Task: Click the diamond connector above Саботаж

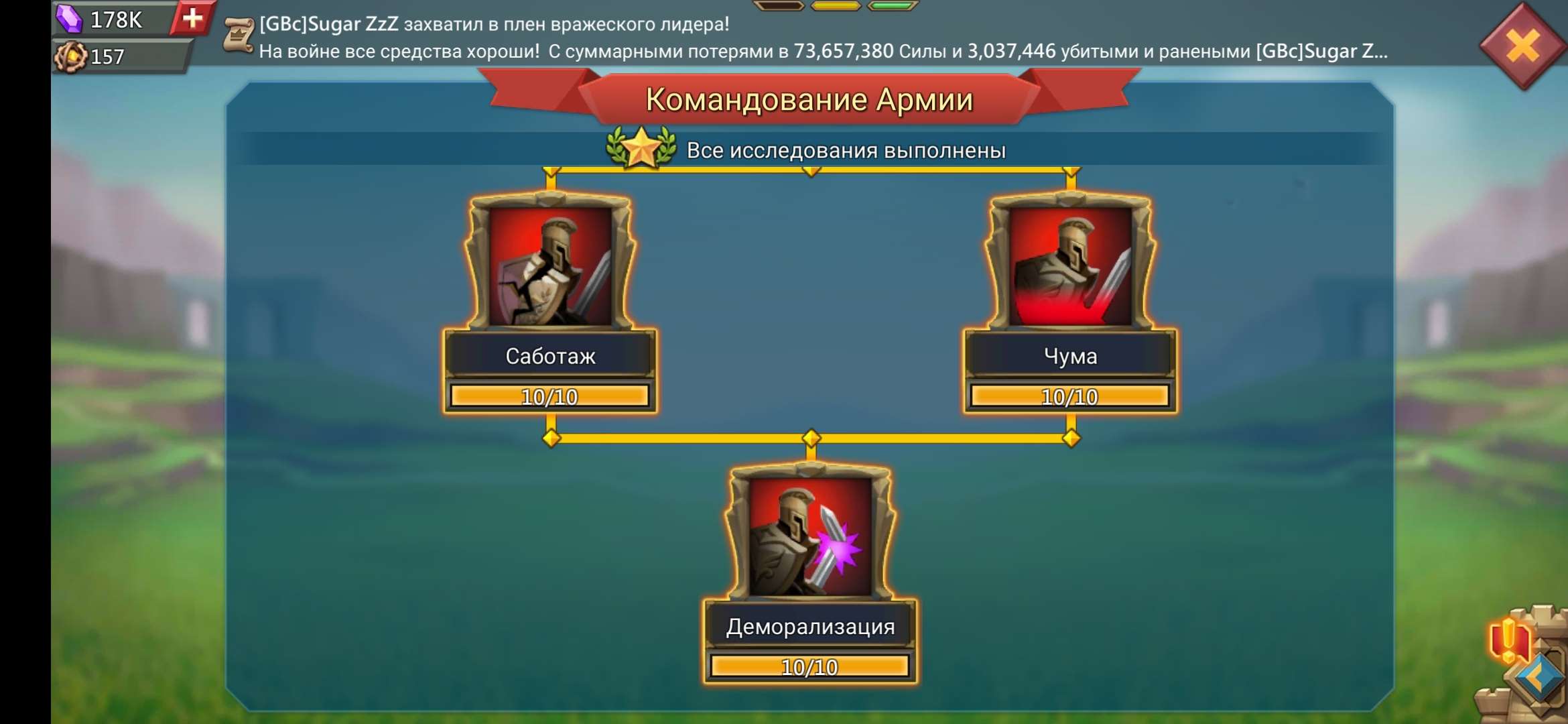Action: click(549, 173)
